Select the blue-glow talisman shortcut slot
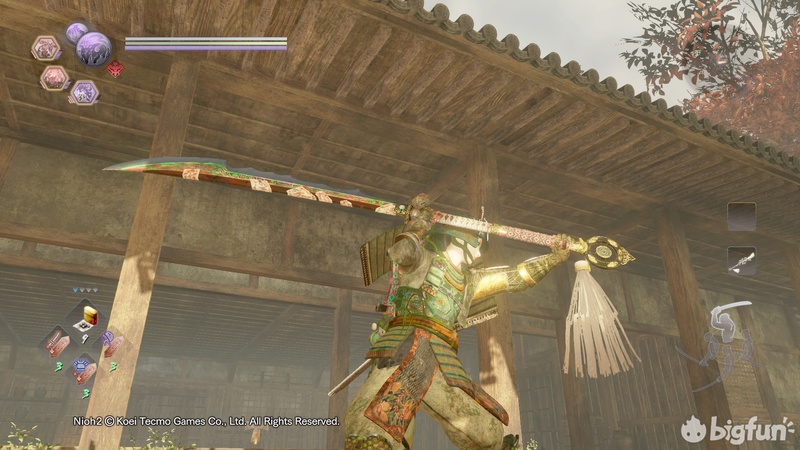 point(82,368)
